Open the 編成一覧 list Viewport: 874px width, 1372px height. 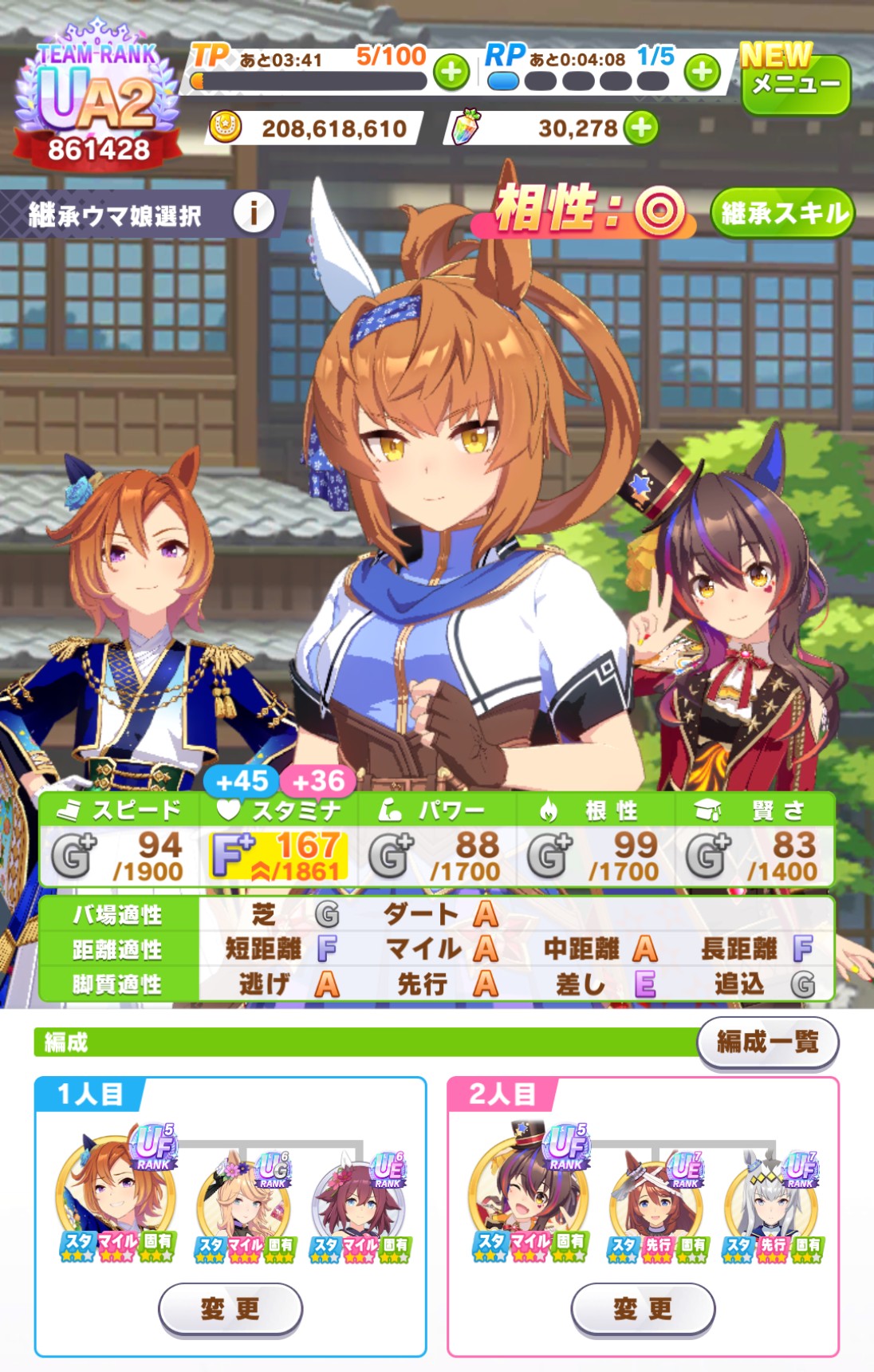coord(767,1042)
